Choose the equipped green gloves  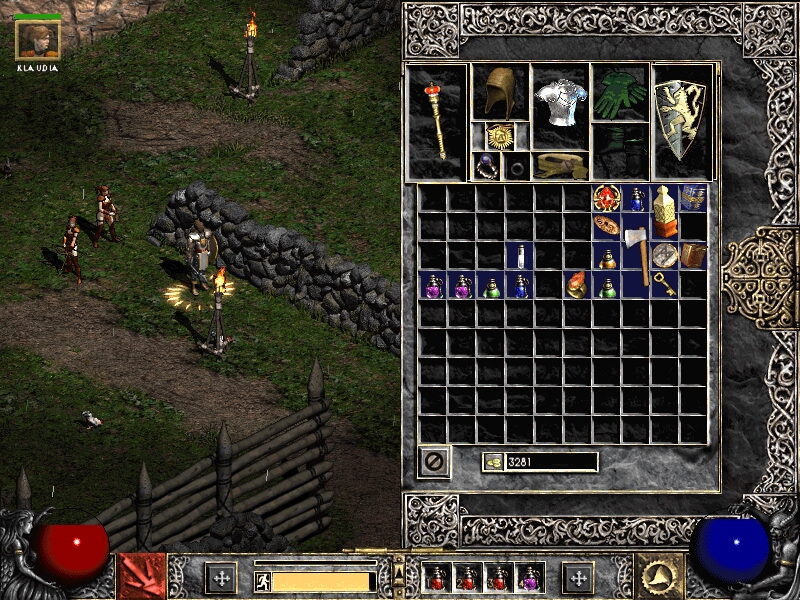[x=619, y=93]
